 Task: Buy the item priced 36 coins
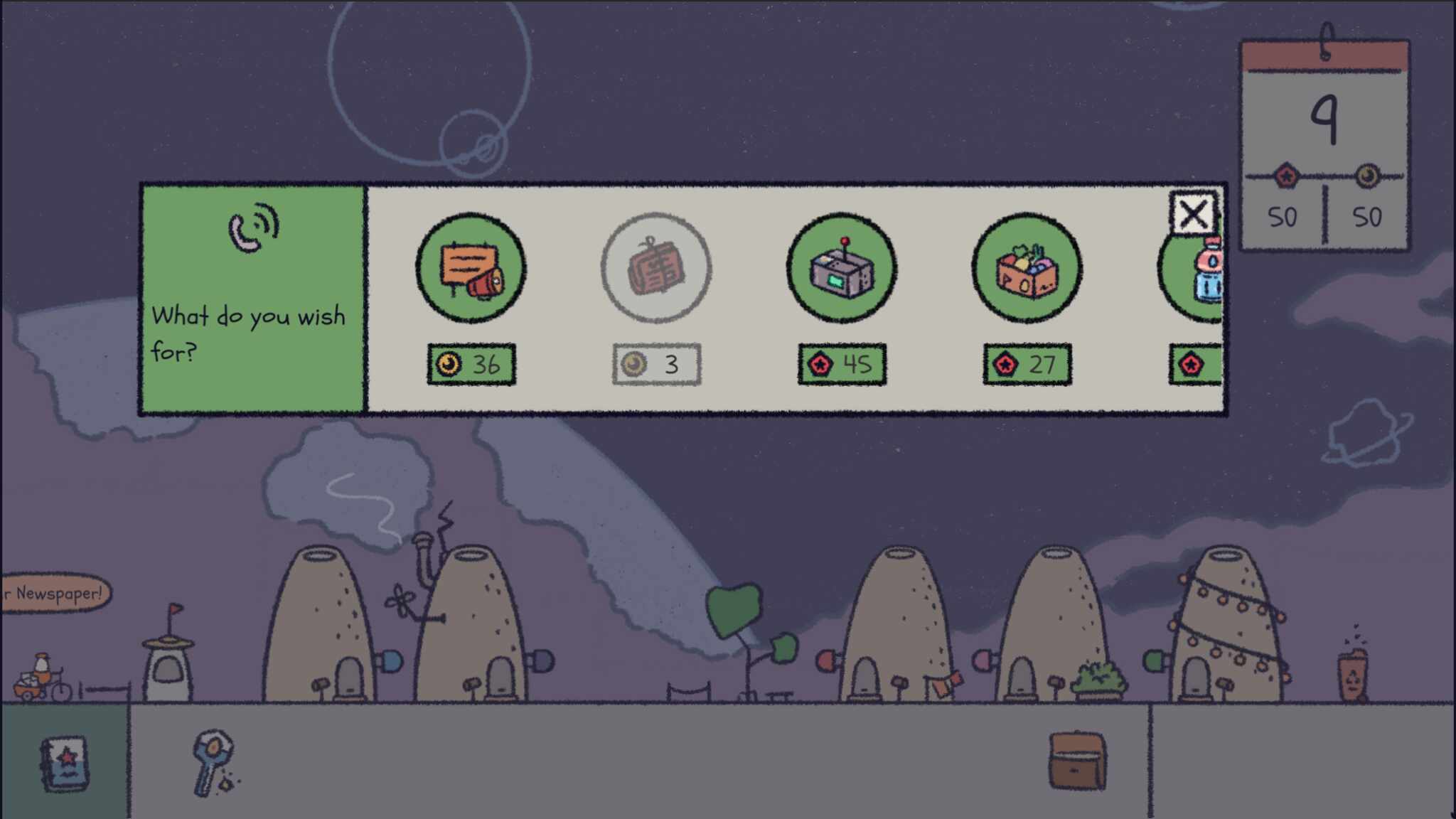471,365
